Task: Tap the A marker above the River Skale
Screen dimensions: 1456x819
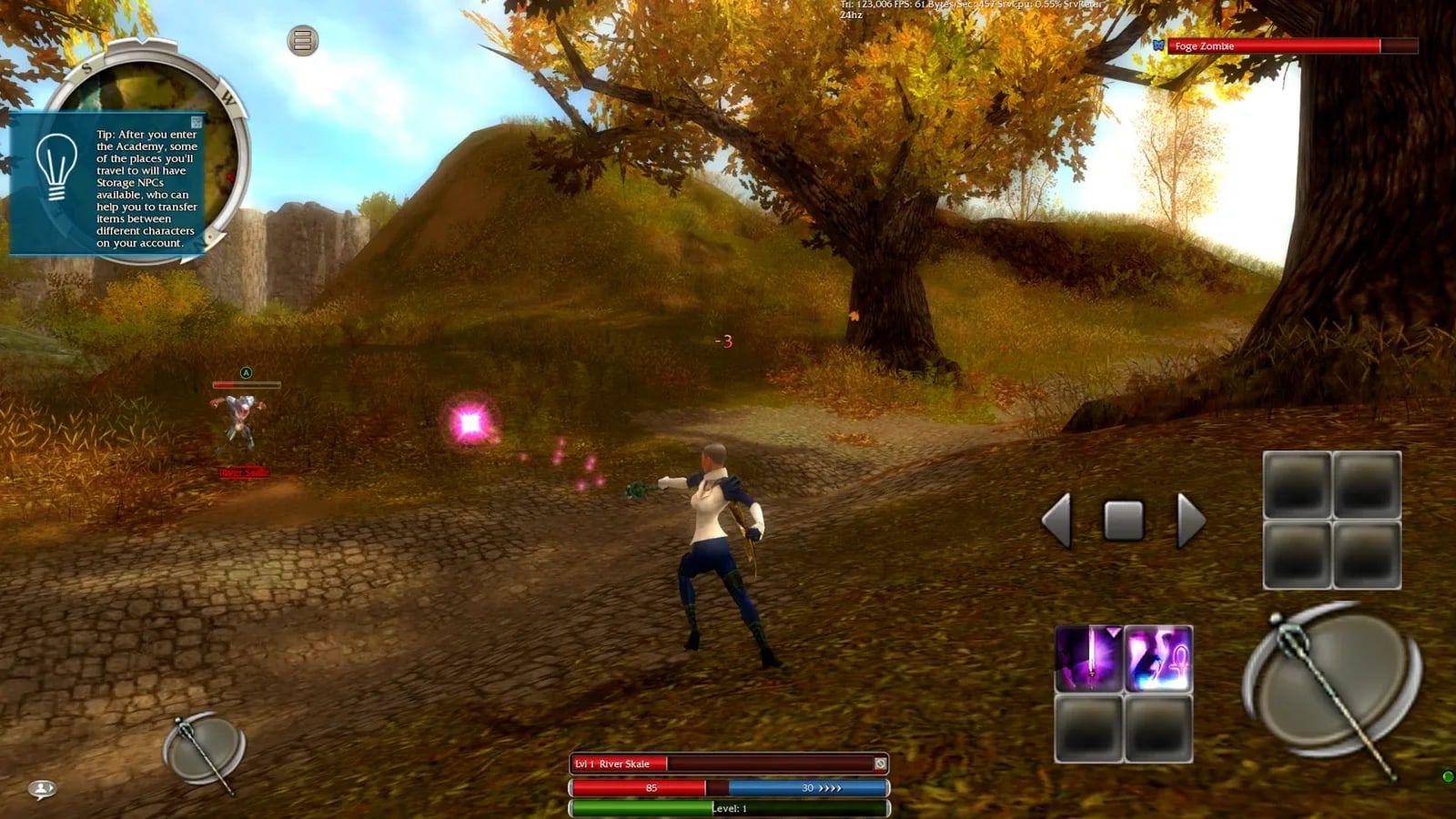Action: (x=244, y=374)
